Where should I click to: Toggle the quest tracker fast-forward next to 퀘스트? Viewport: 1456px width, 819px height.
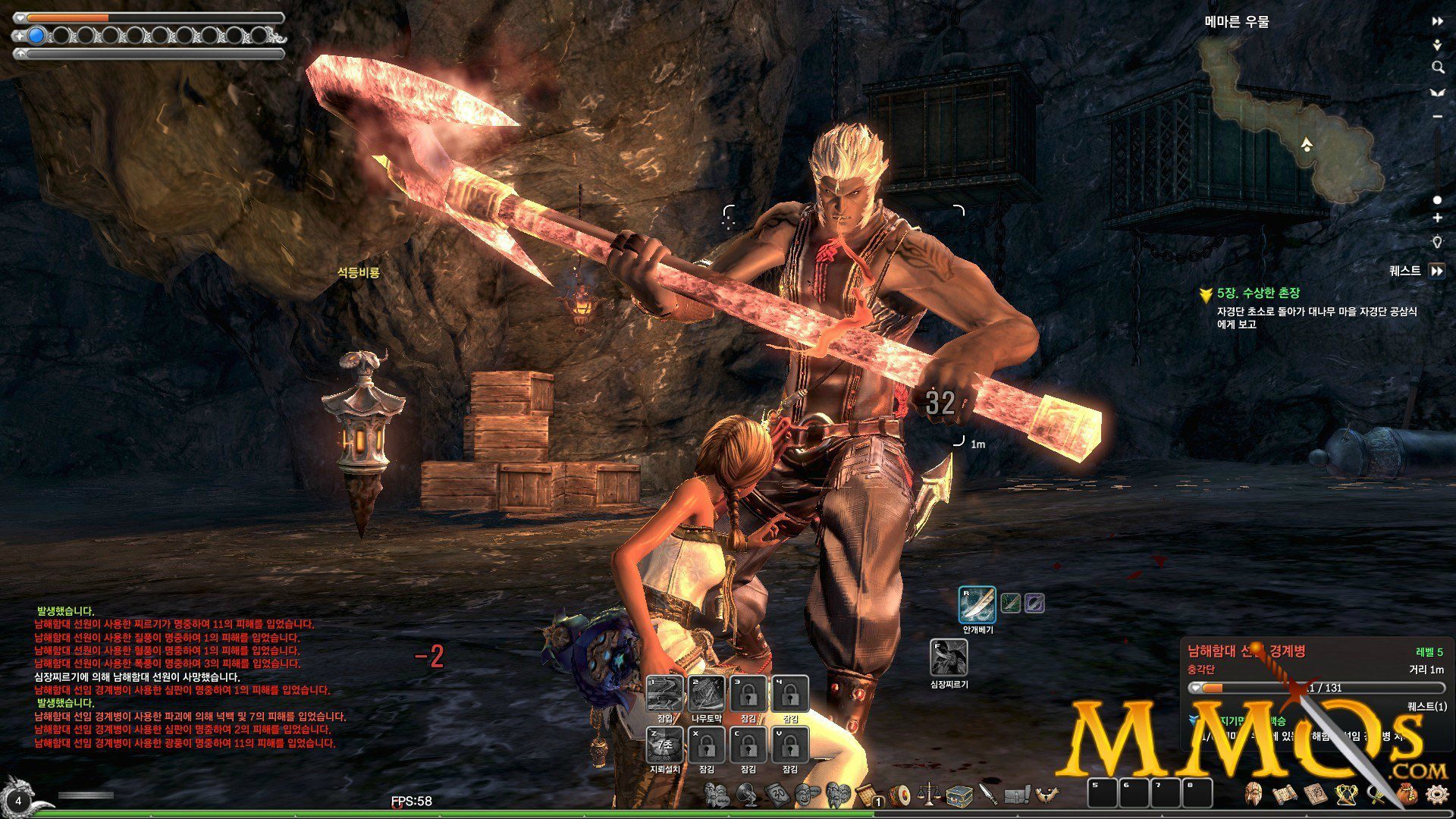click(x=1438, y=269)
